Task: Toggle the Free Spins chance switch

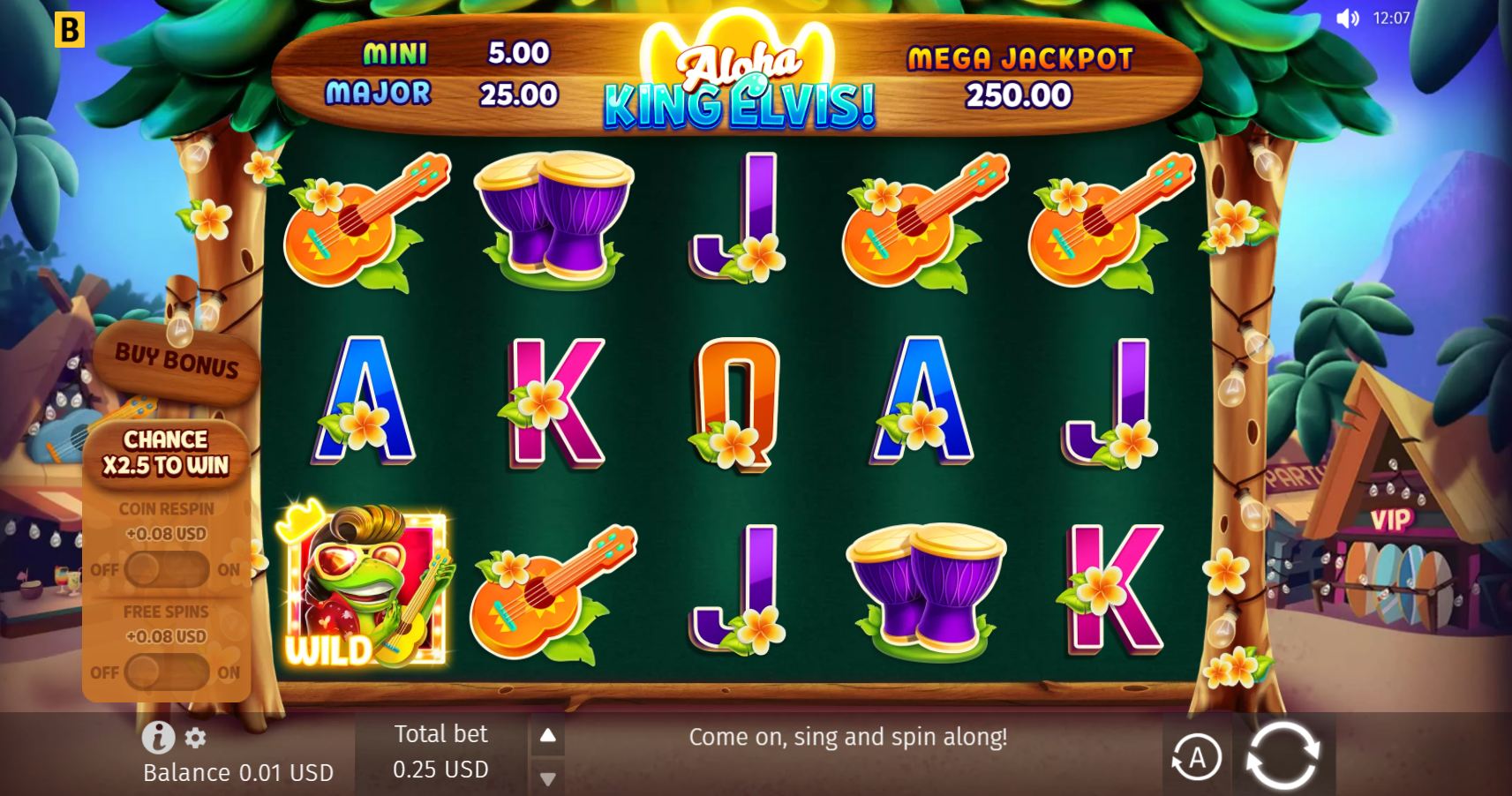Action: pos(166,672)
